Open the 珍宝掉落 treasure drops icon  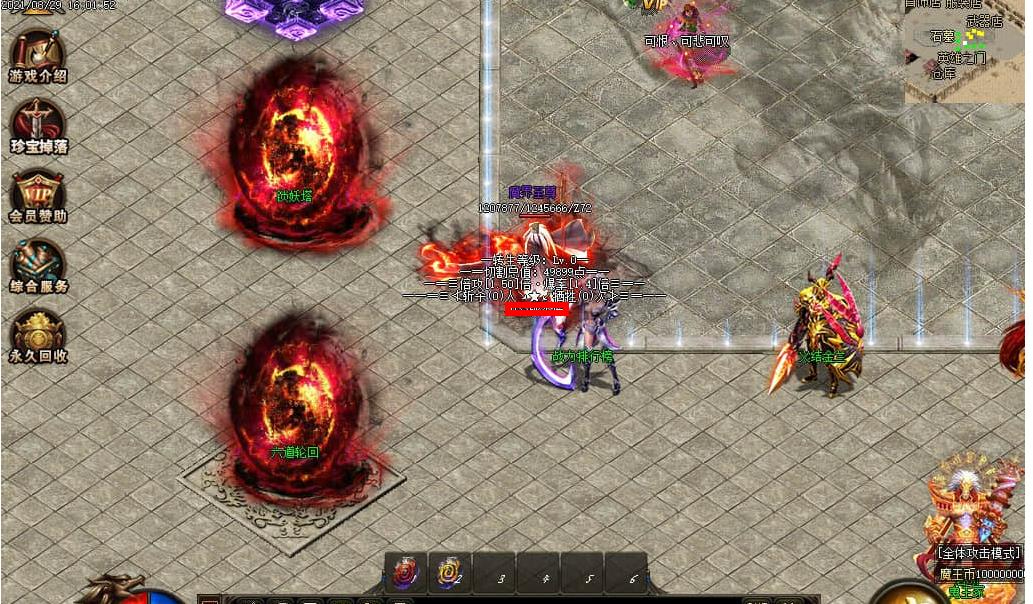38,123
